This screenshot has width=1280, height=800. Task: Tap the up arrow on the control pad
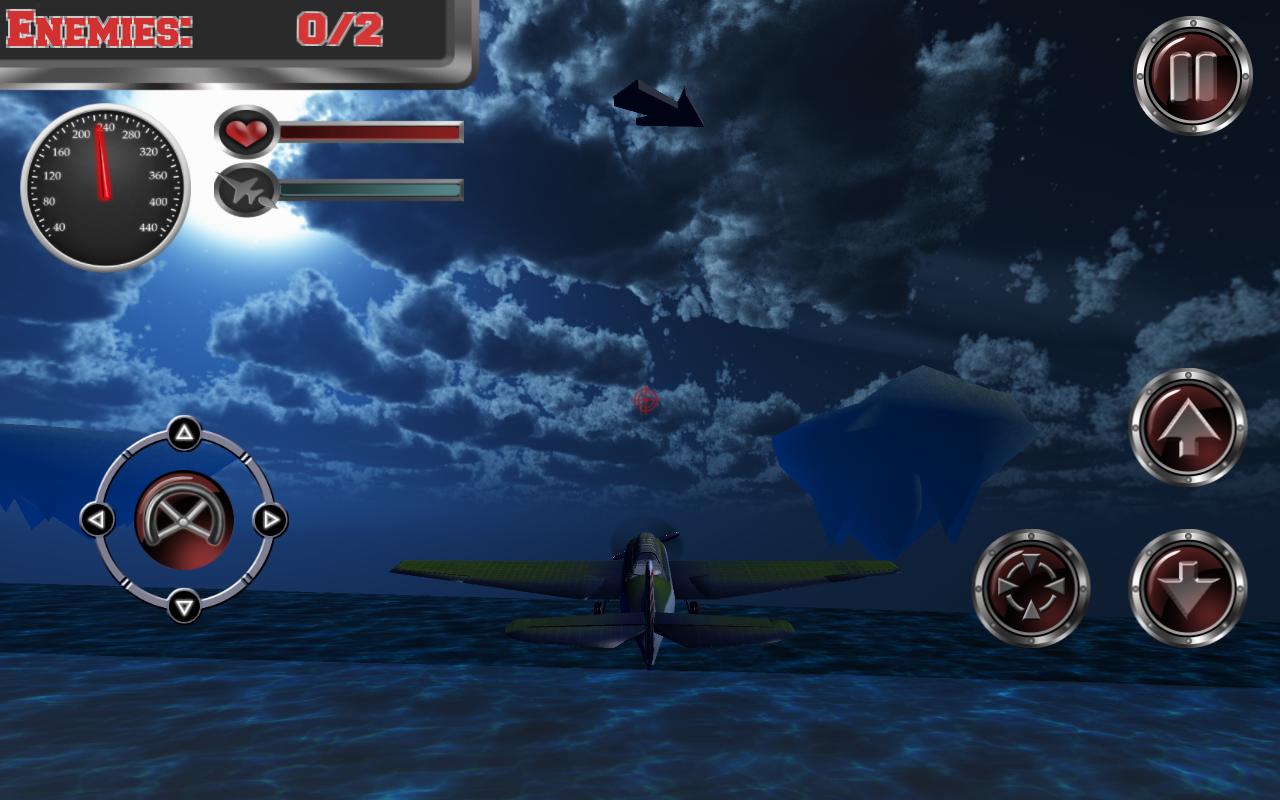(x=185, y=432)
